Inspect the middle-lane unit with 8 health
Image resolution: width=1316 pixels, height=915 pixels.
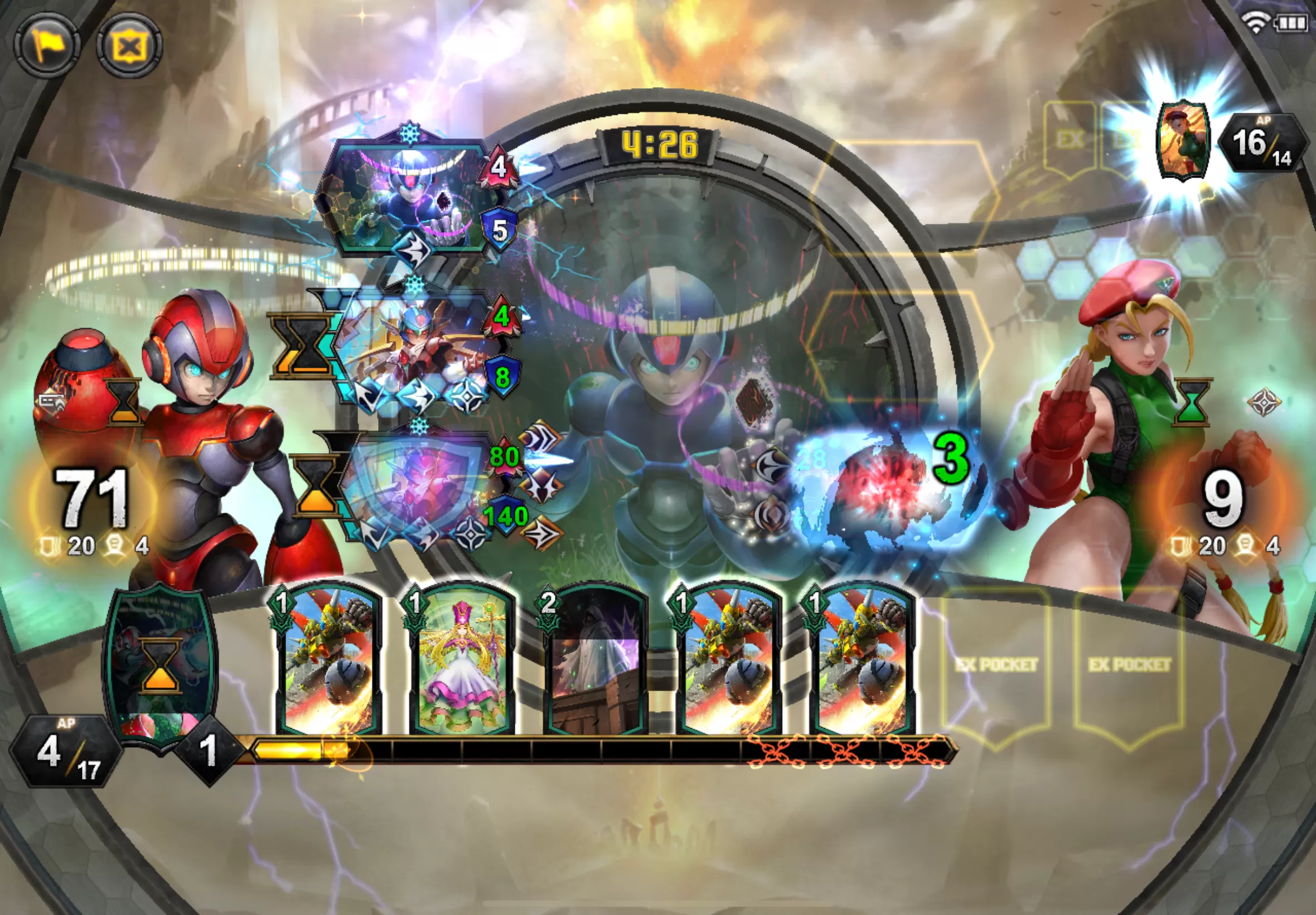tap(418, 350)
